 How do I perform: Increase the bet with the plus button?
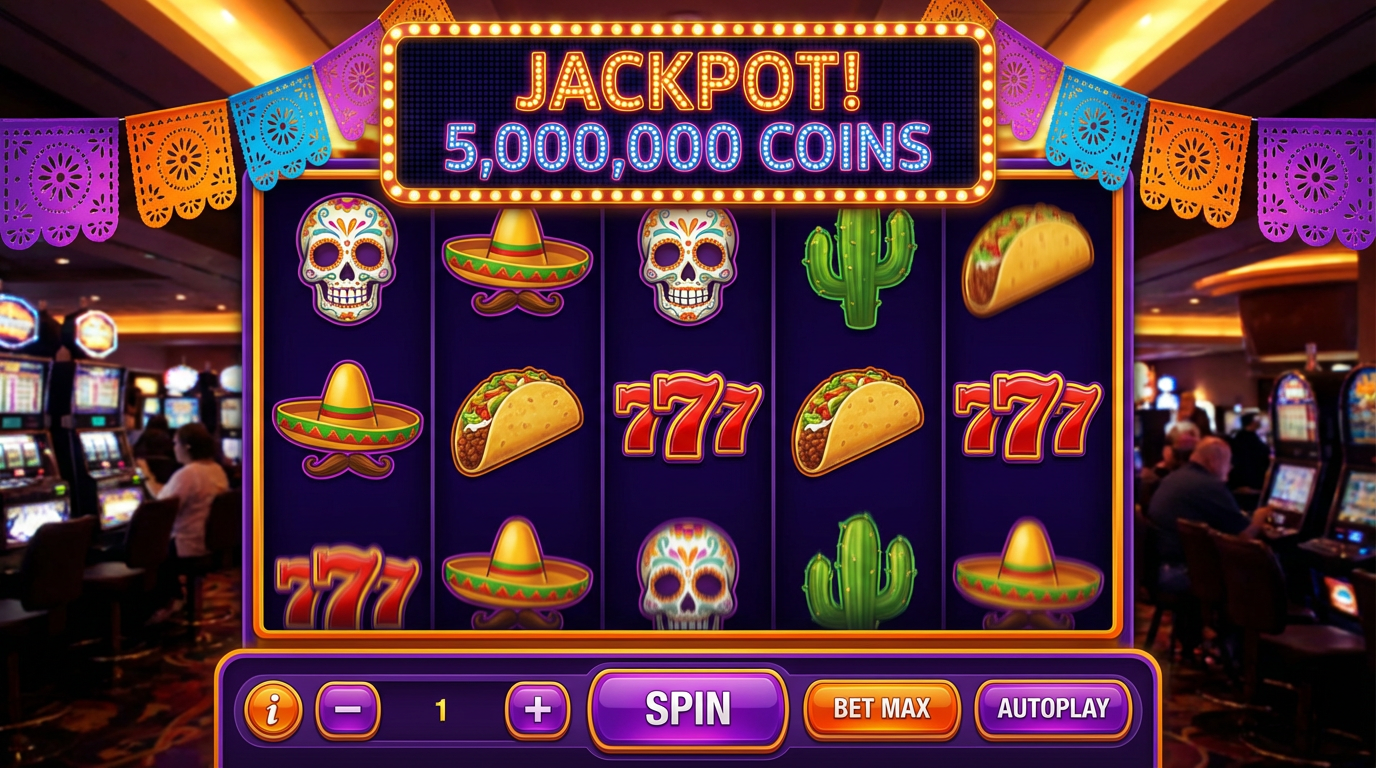[x=538, y=710]
